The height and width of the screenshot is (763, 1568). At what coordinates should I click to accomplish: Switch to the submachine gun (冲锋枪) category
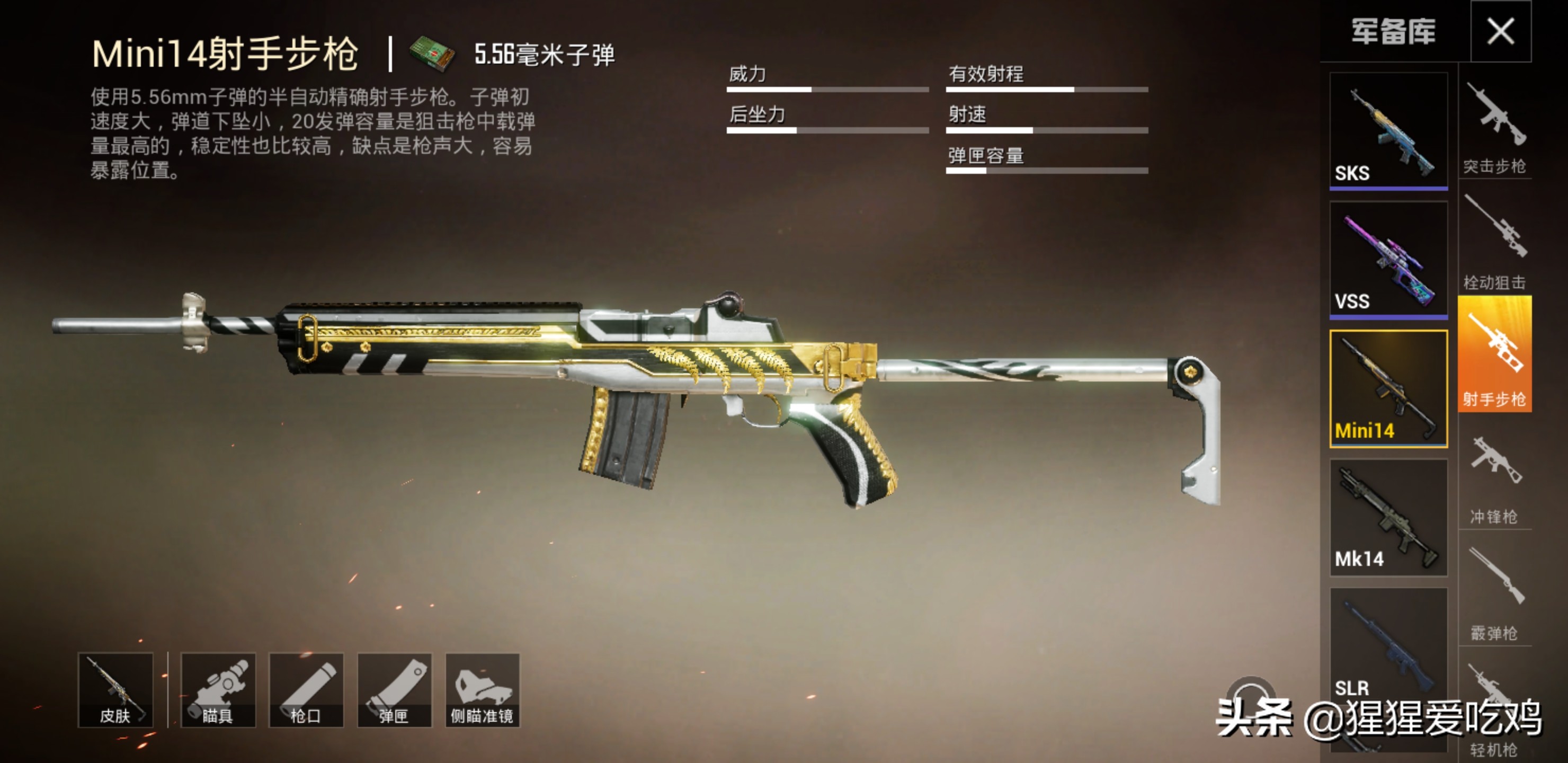(x=1495, y=478)
